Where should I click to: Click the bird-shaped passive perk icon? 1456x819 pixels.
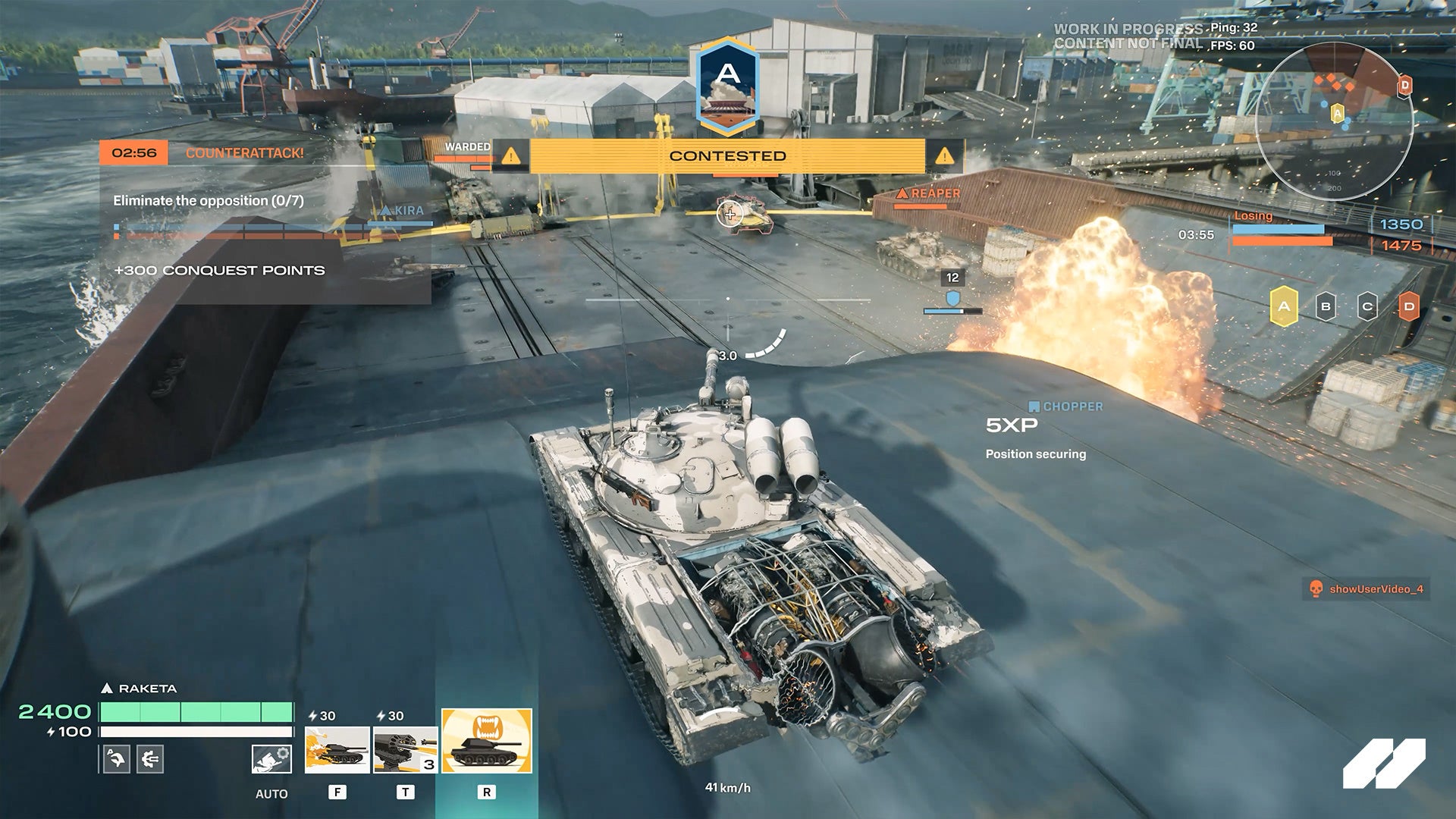tap(116, 759)
